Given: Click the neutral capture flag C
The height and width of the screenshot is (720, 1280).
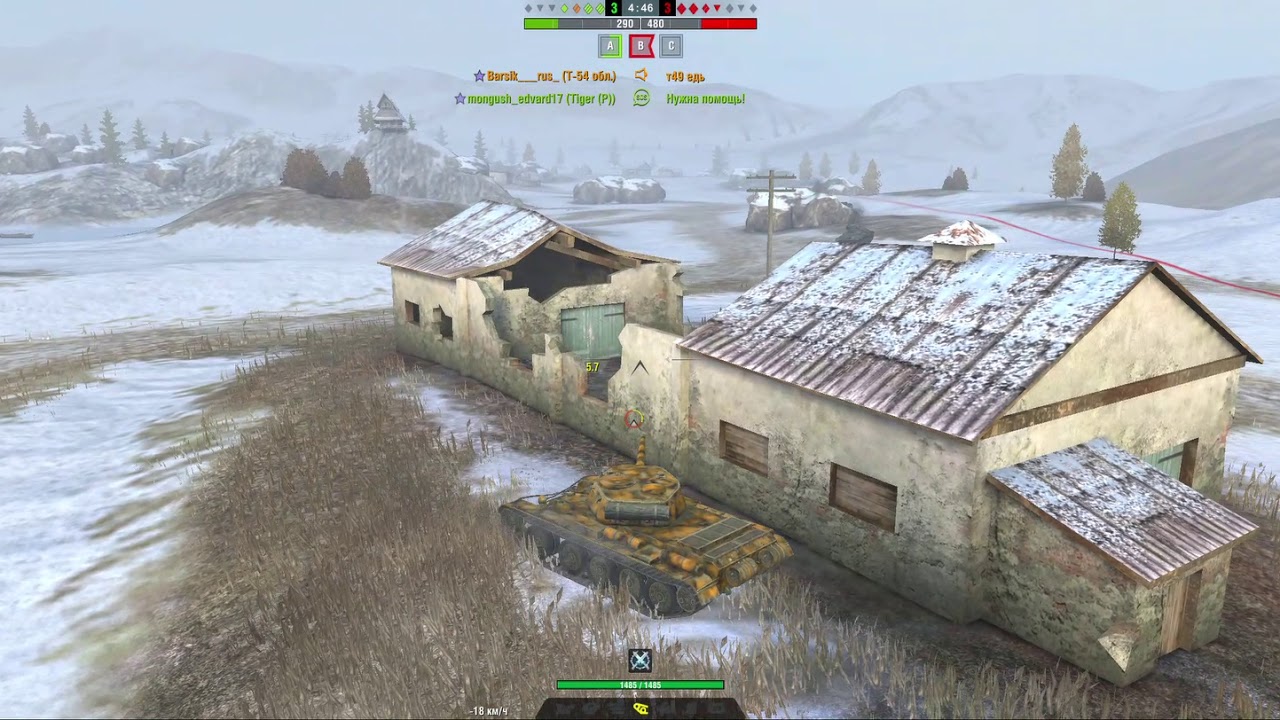Looking at the screenshot, I should (670, 45).
